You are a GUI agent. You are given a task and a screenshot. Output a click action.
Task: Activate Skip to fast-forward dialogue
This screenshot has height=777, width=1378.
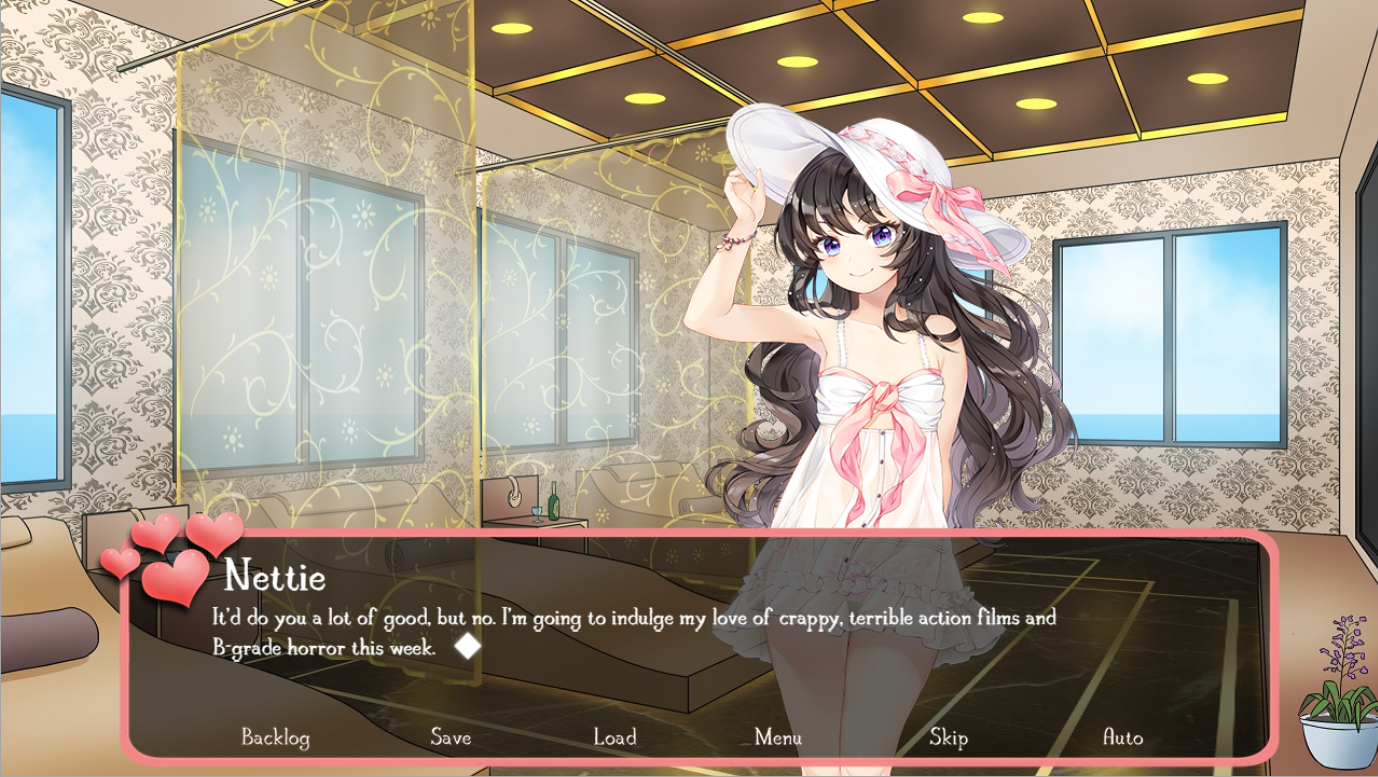[x=948, y=738]
